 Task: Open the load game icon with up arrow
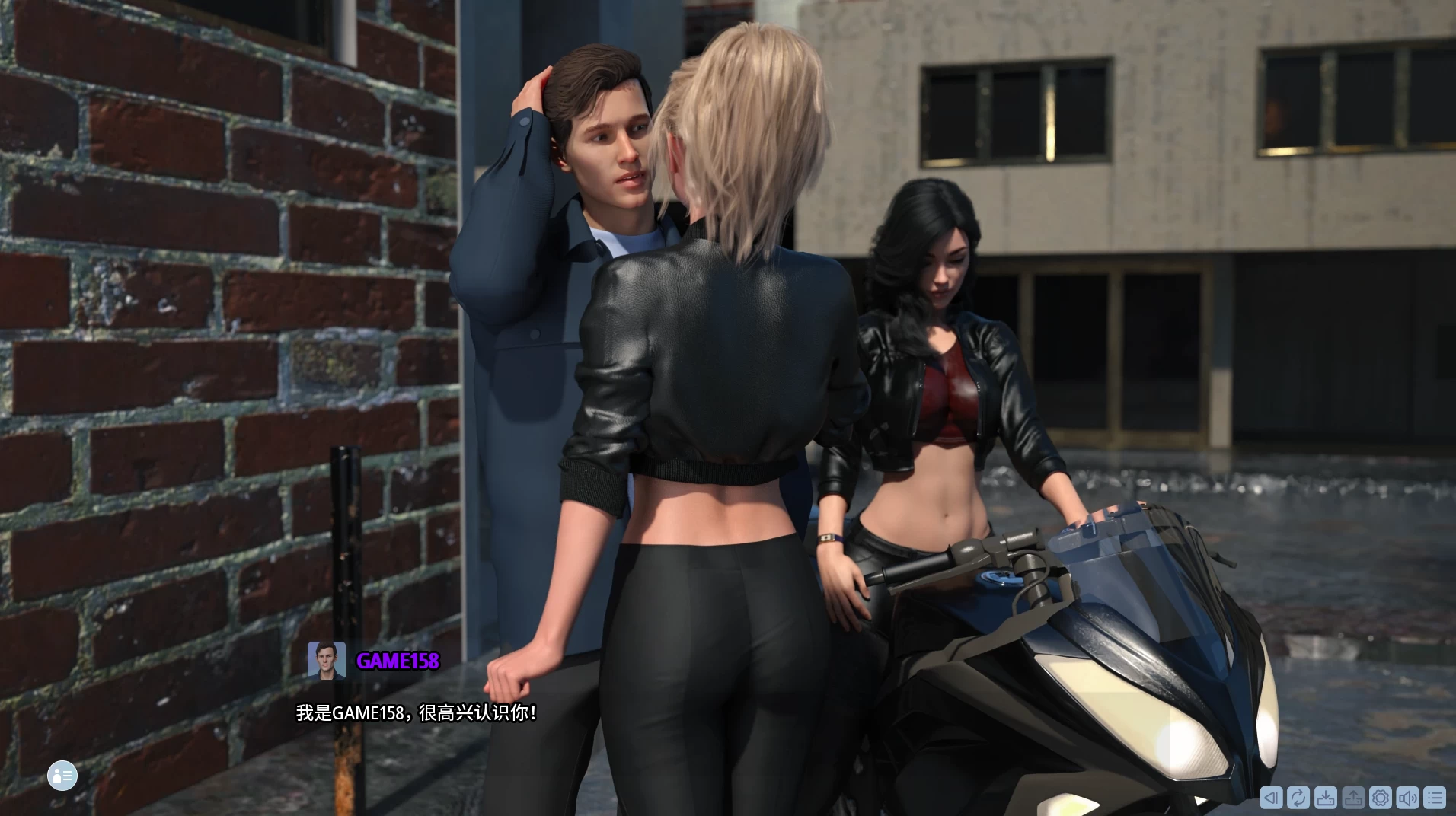tap(1353, 798)
